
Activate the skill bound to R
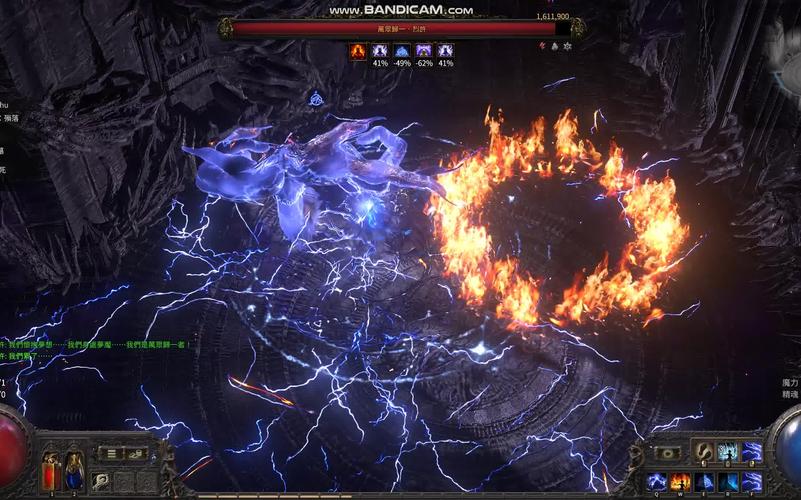click(x=729, y=481)
